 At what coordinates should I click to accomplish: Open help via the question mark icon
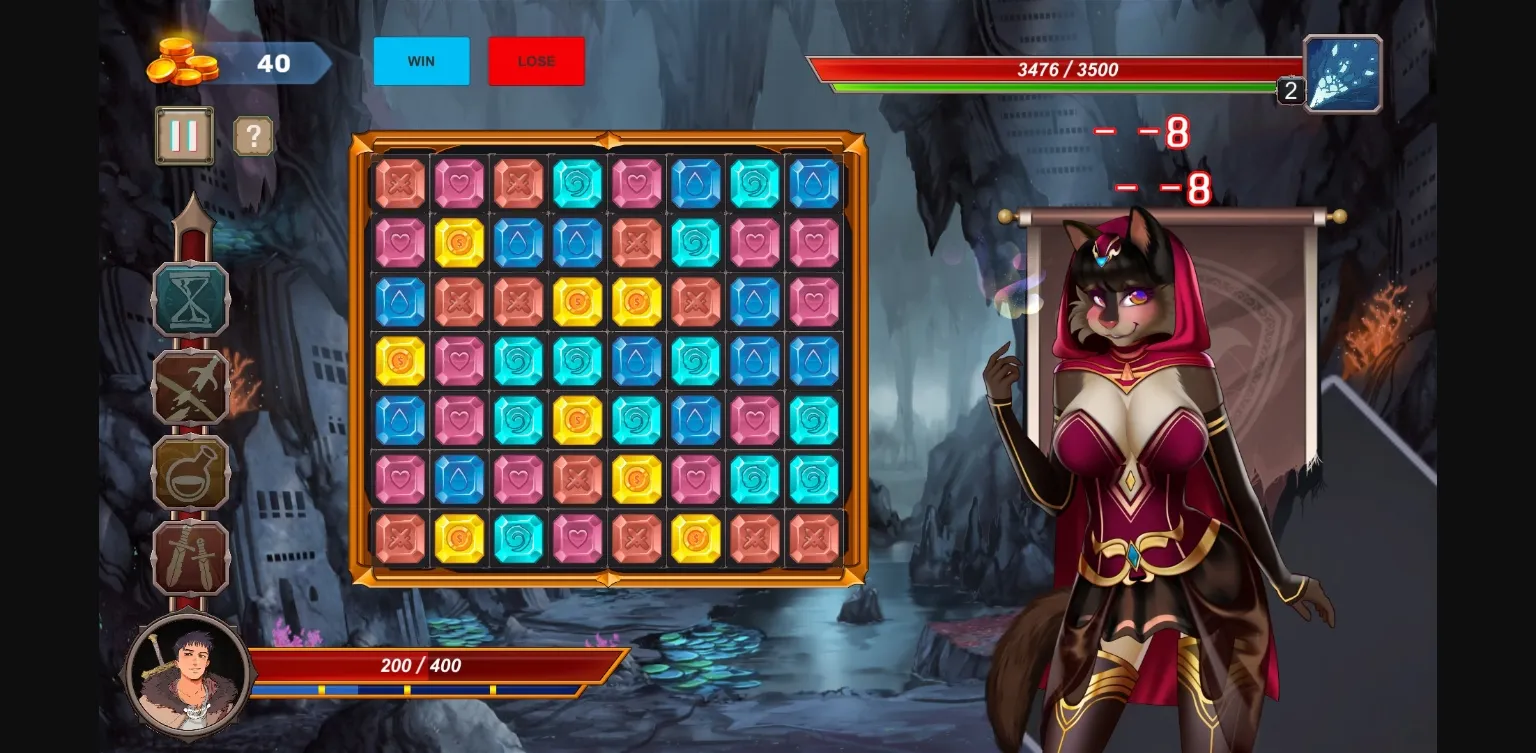click(253, 135)
